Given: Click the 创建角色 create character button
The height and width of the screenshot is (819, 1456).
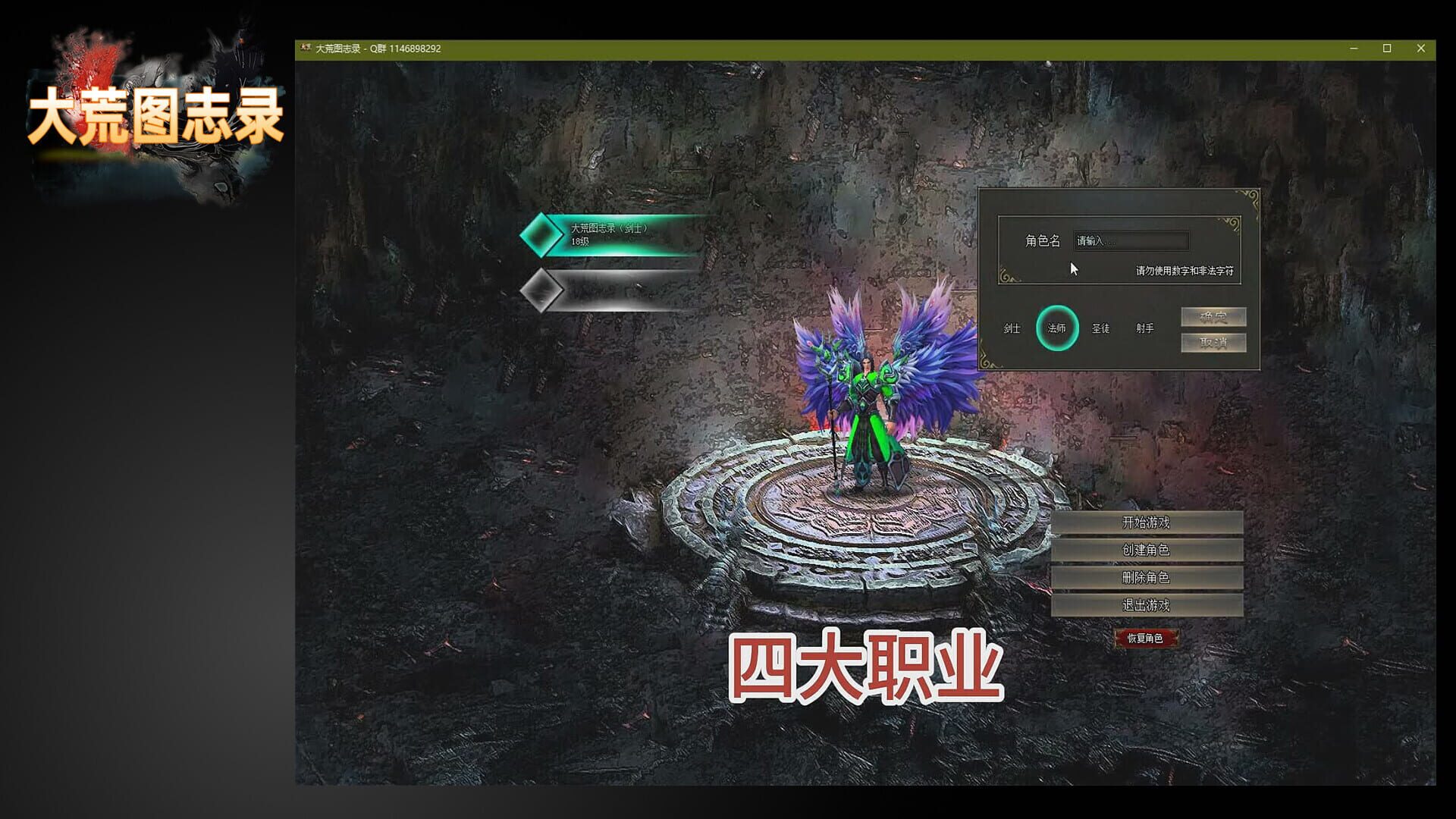Looking at the screenshot, I should [x=1147, y=551].
